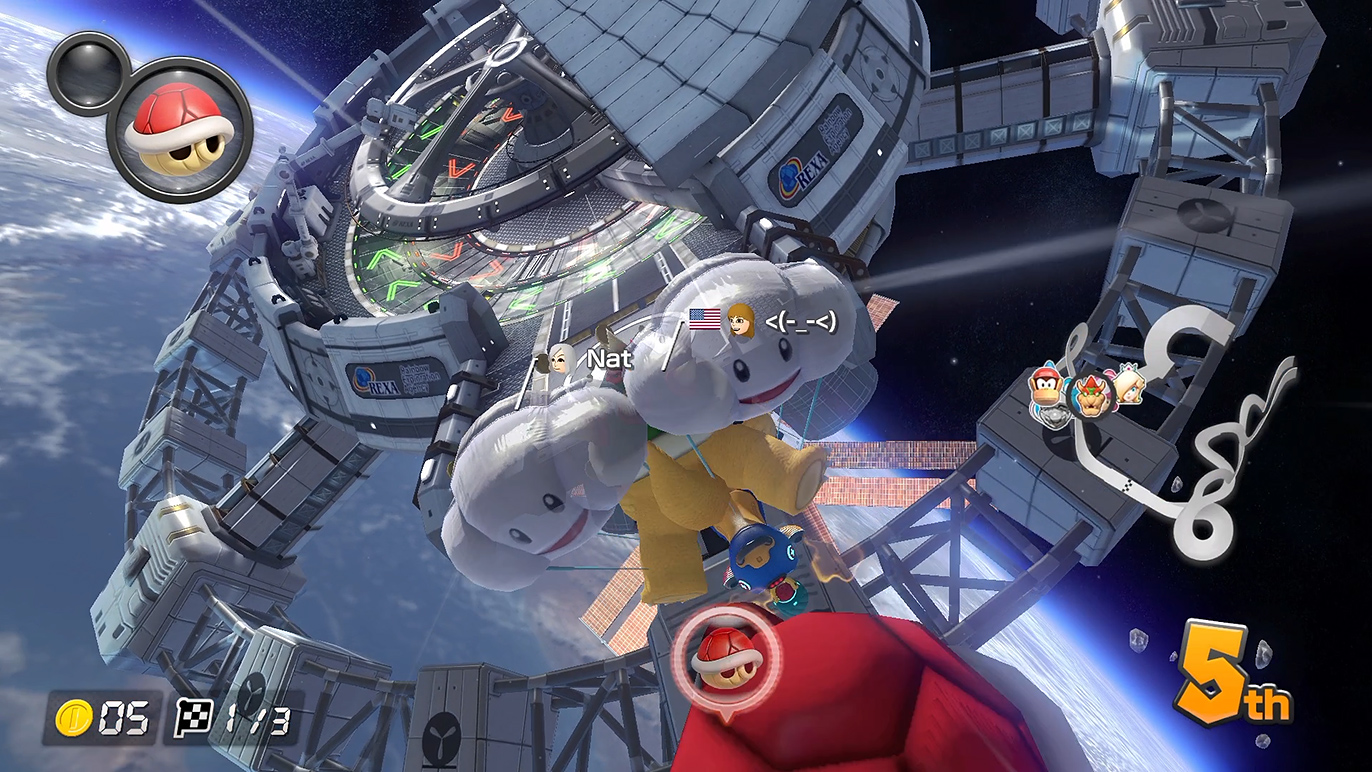
Task: Click Bowser's racer icon on the minimap
Action: [1092, 395]
